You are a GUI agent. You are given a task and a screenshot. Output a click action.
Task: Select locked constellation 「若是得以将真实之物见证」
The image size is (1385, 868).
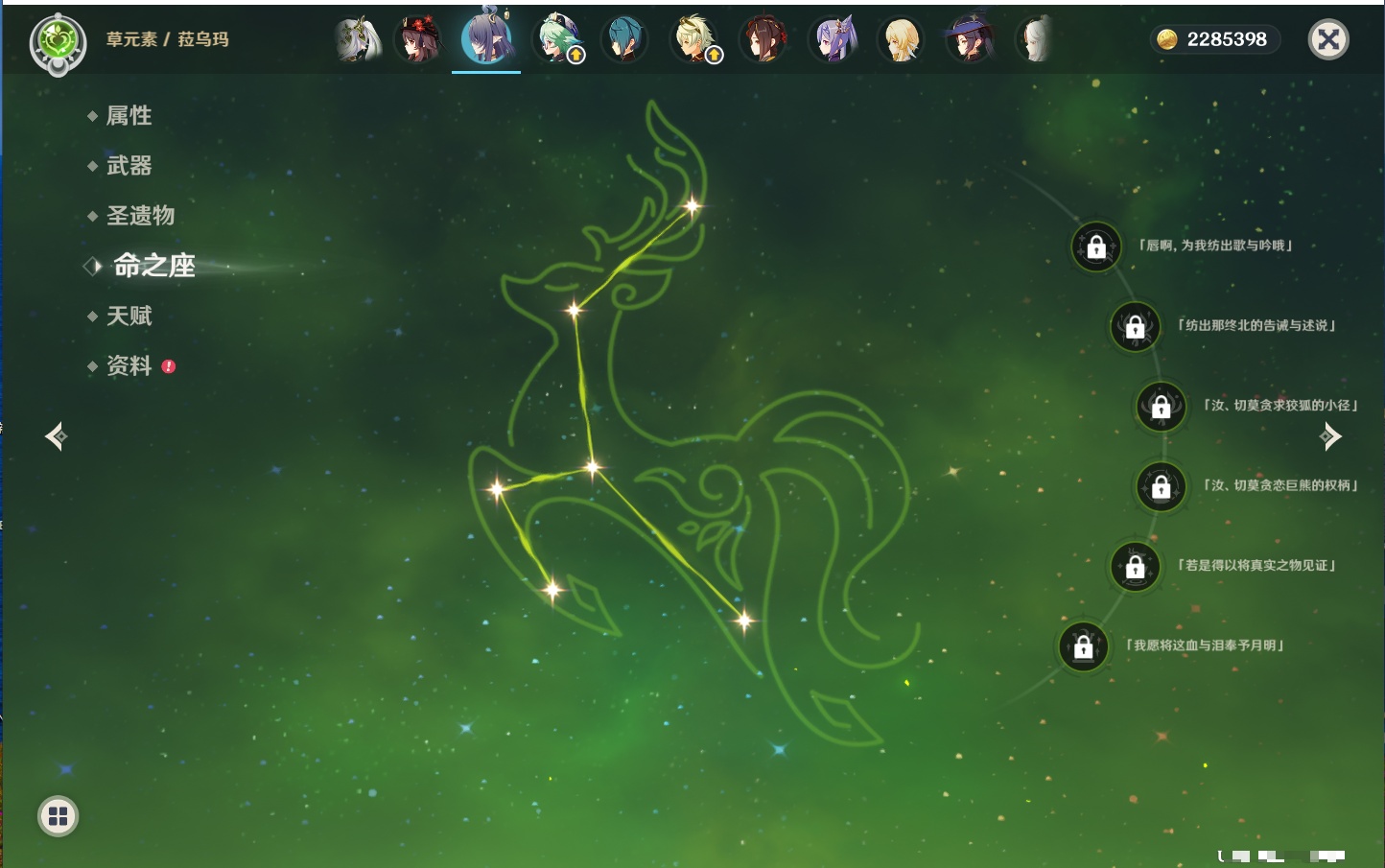pyautogui.click(x=1135, y=567)
